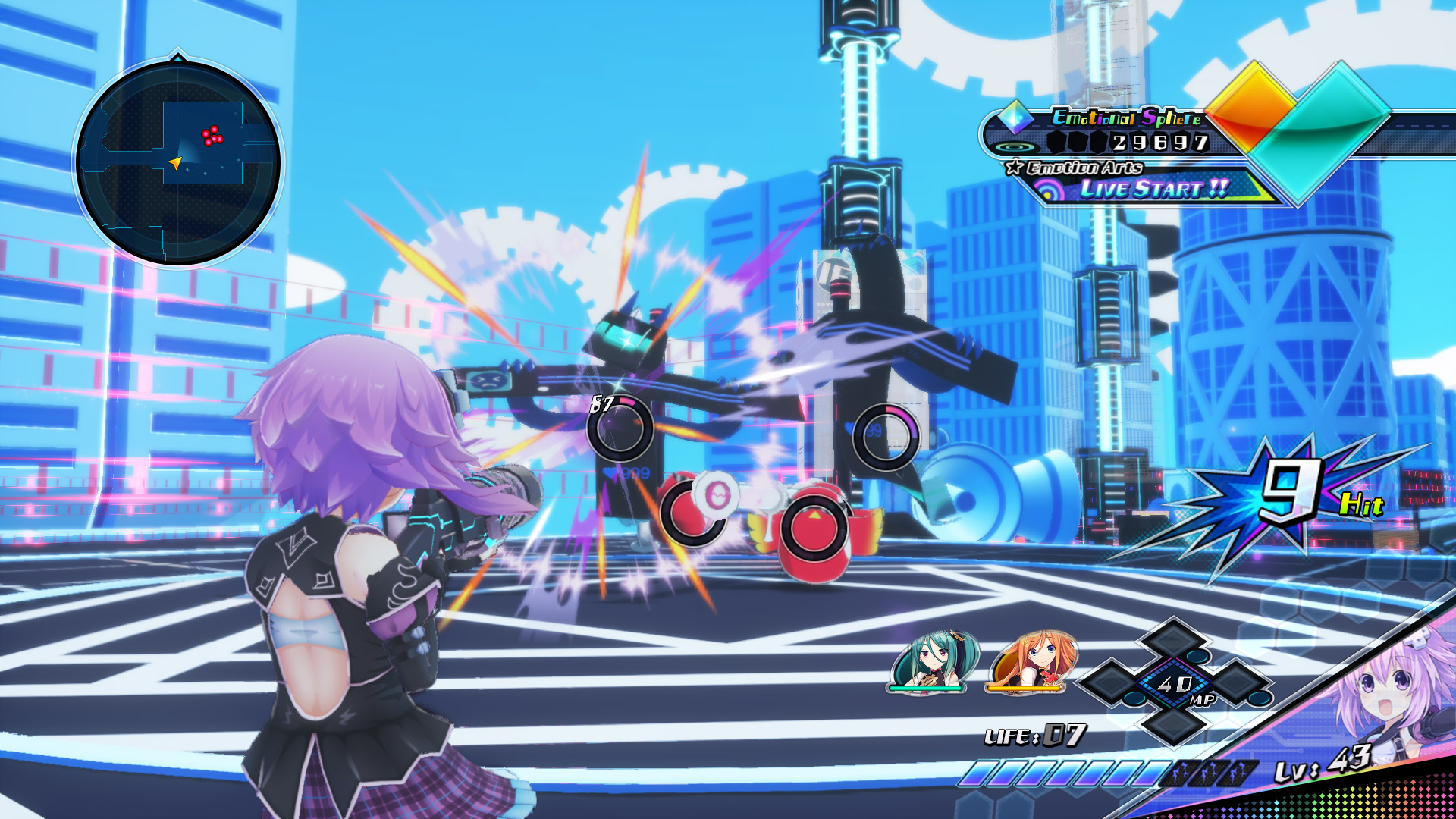The width and height of the screenshot is (1456, 819).
Task: Click the MP skill cross selector
Action: click(1175, 682)
